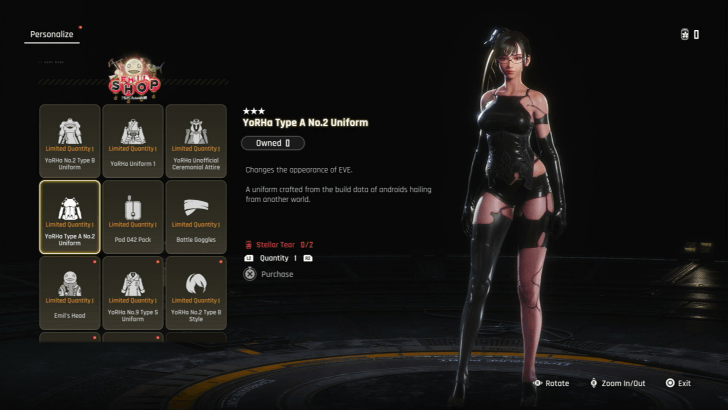
Task: Click the YoRHa Type A No.2 Uniform tile
Action: pos(70,217)
